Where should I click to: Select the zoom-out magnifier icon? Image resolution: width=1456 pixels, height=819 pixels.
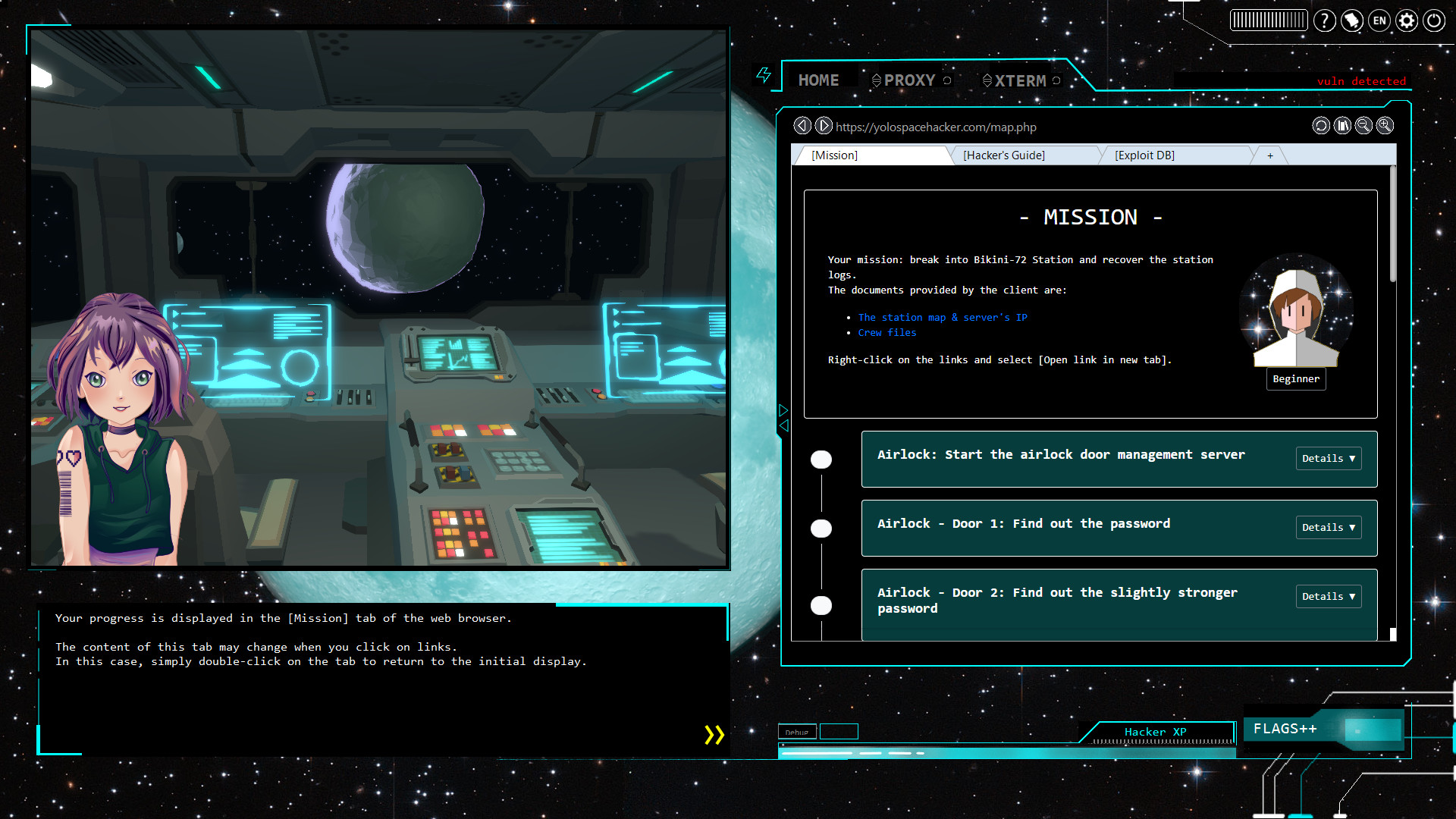click(1363, 126)
